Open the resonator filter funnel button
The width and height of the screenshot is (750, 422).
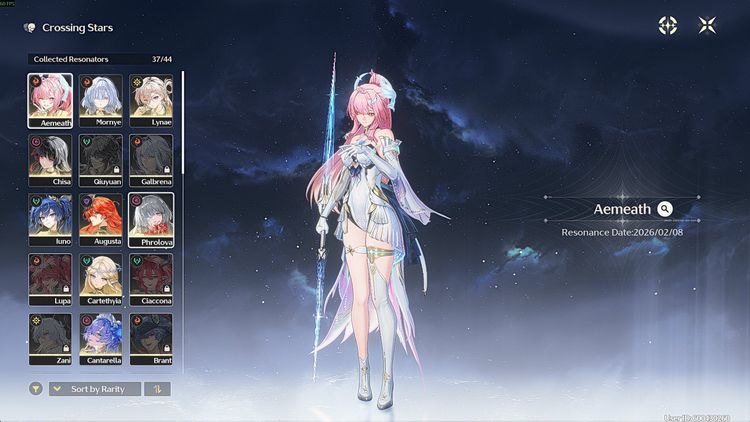[x=36, y=389]
